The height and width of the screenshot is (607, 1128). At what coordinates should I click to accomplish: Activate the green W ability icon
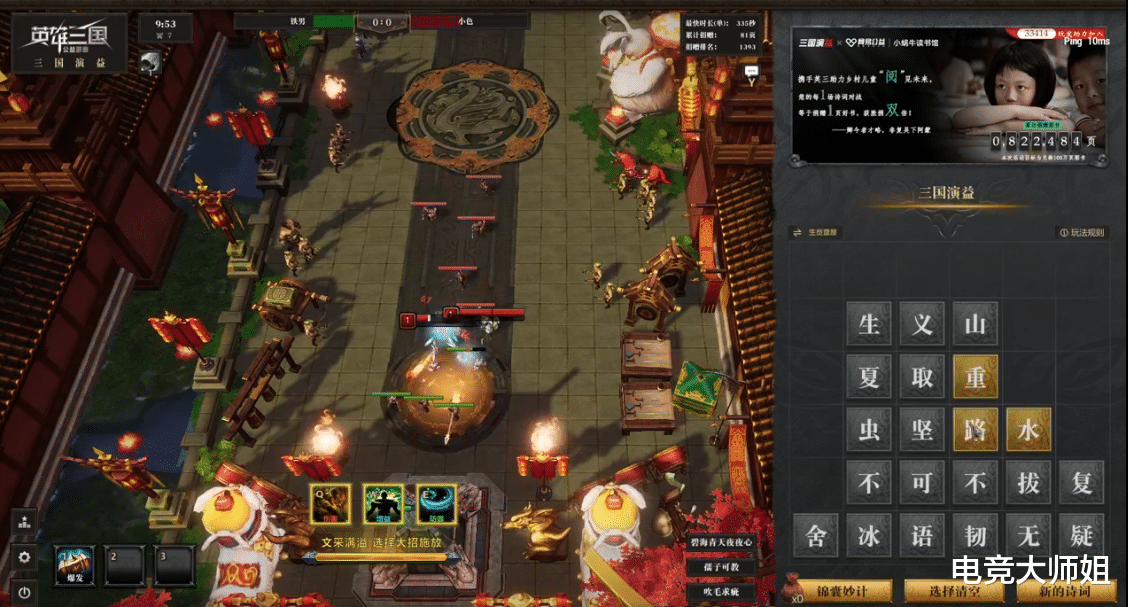[383, 503]
